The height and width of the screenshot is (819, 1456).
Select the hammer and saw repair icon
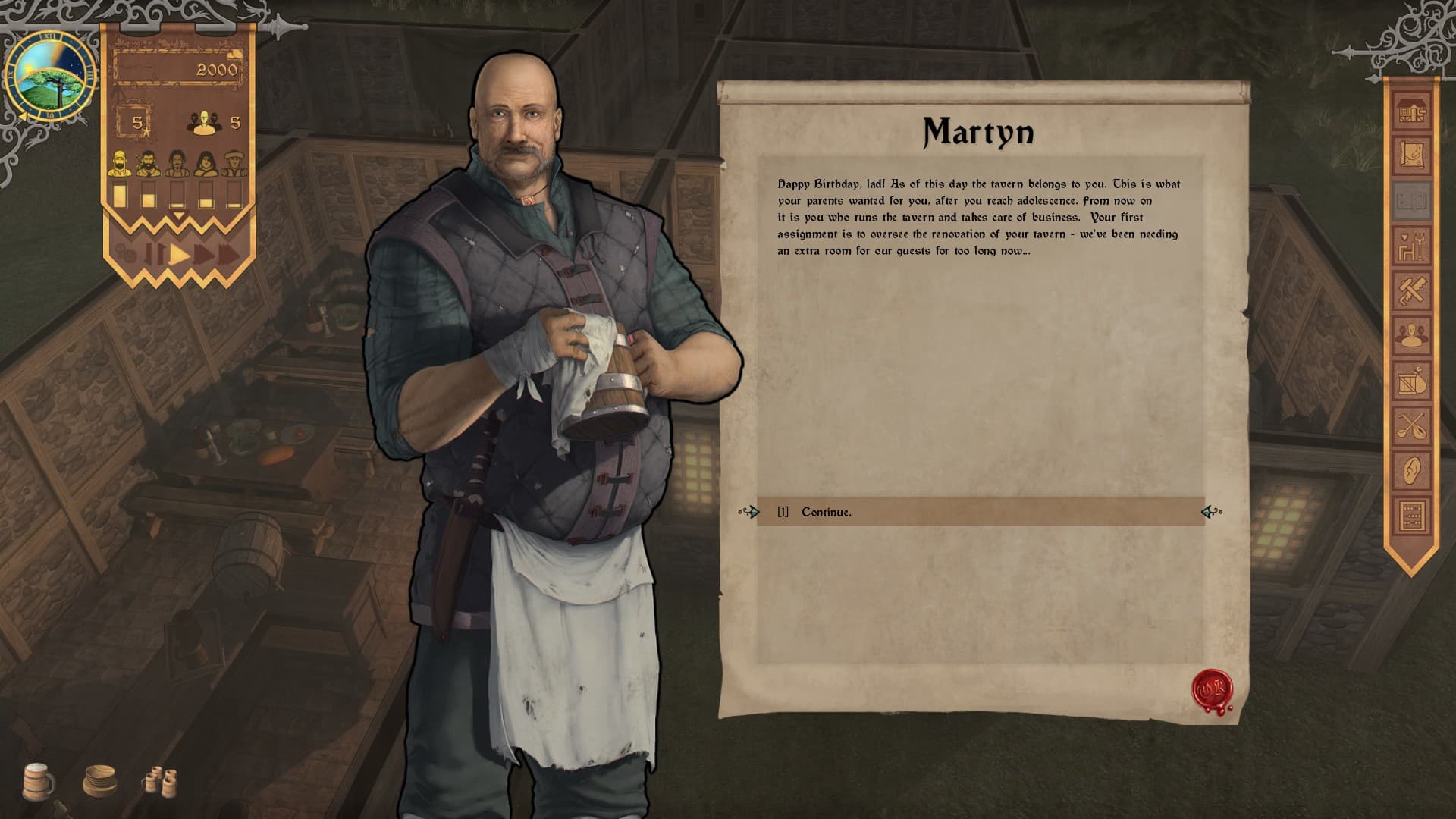pos(1410,289)
